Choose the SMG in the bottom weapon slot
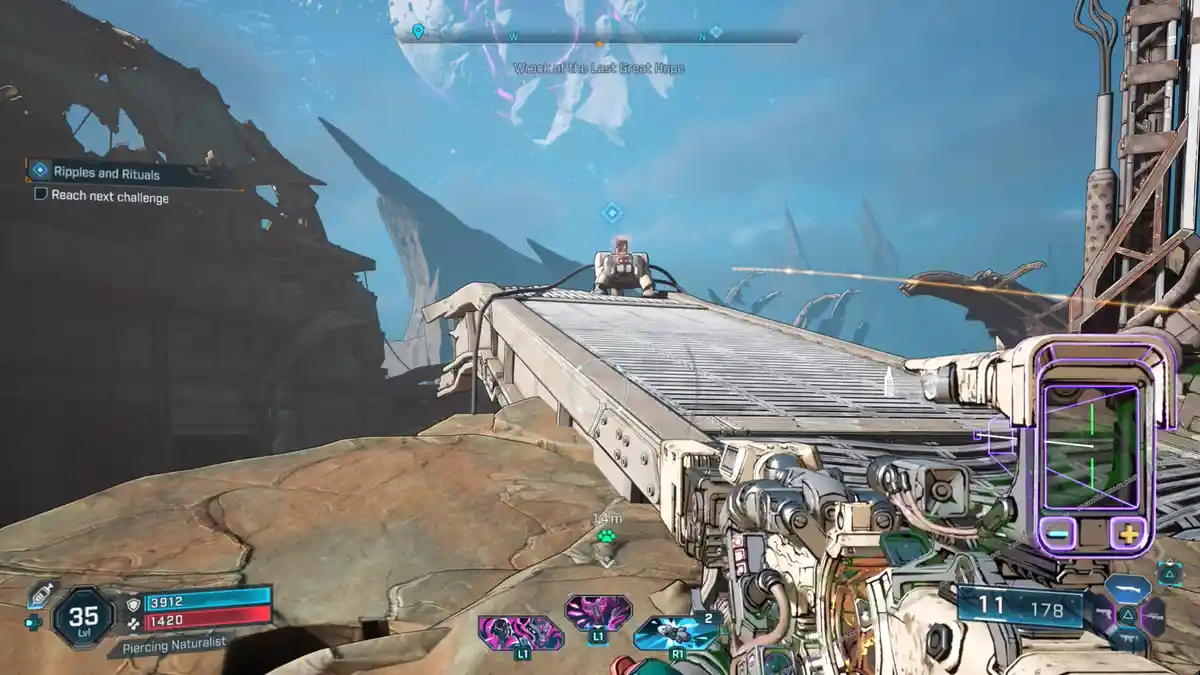 [x=1128, y=640]
